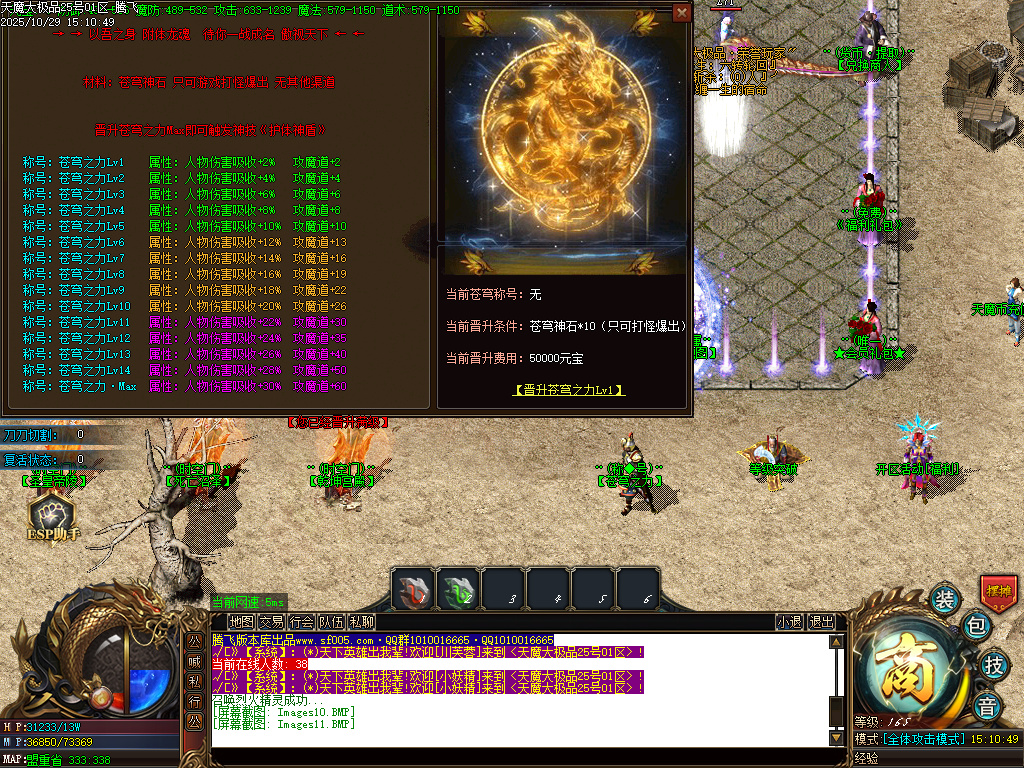Toggle the 音 sound button

(x=988, y=704)
